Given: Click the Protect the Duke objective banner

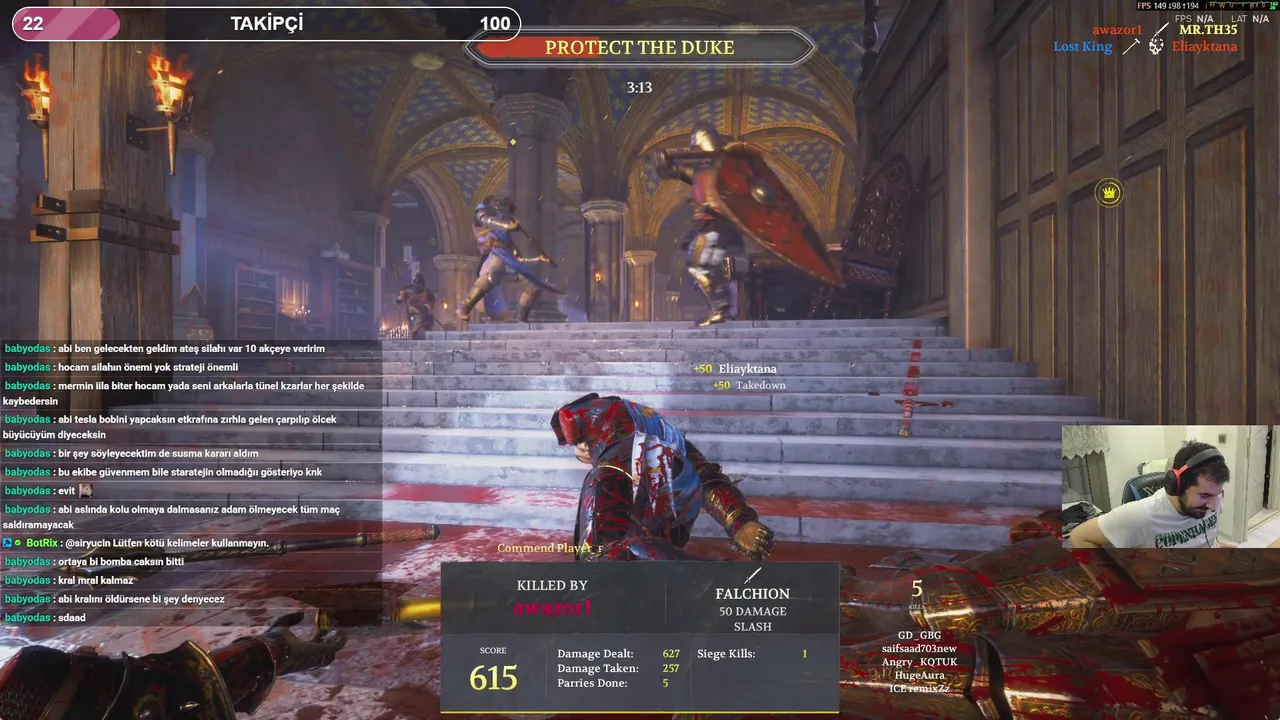Looking at the screenshot, I should tap(640, 47).
